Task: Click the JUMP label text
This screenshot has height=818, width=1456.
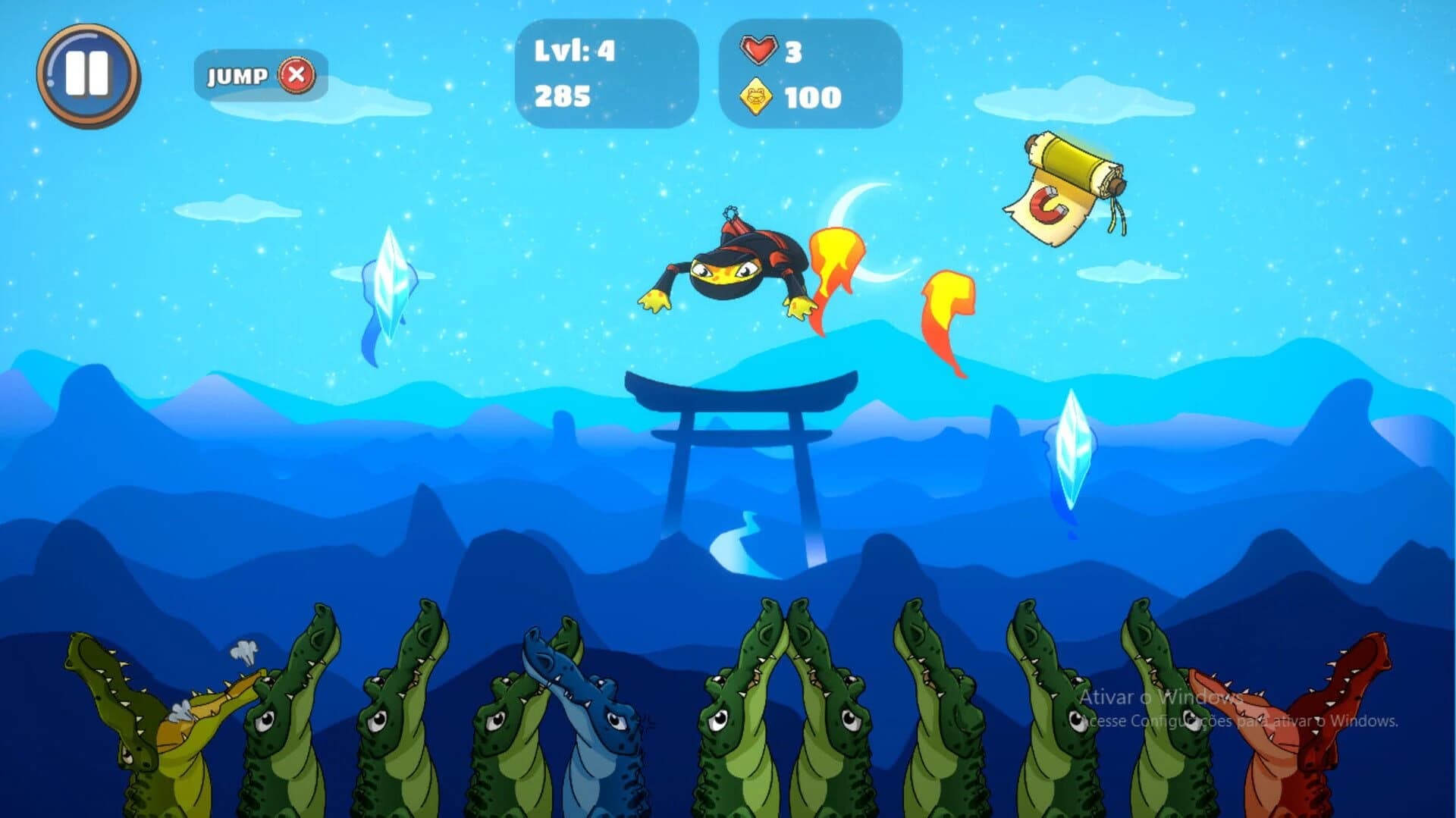Action: point(237,75)
